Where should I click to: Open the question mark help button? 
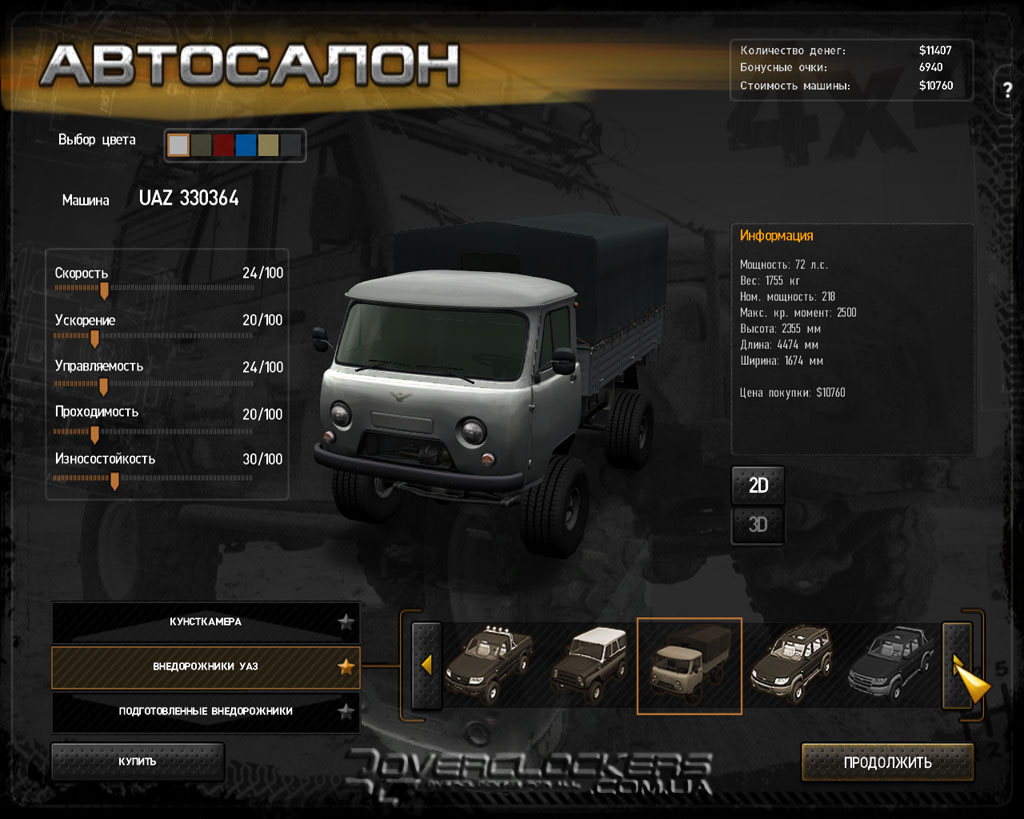pos(1007,90)
